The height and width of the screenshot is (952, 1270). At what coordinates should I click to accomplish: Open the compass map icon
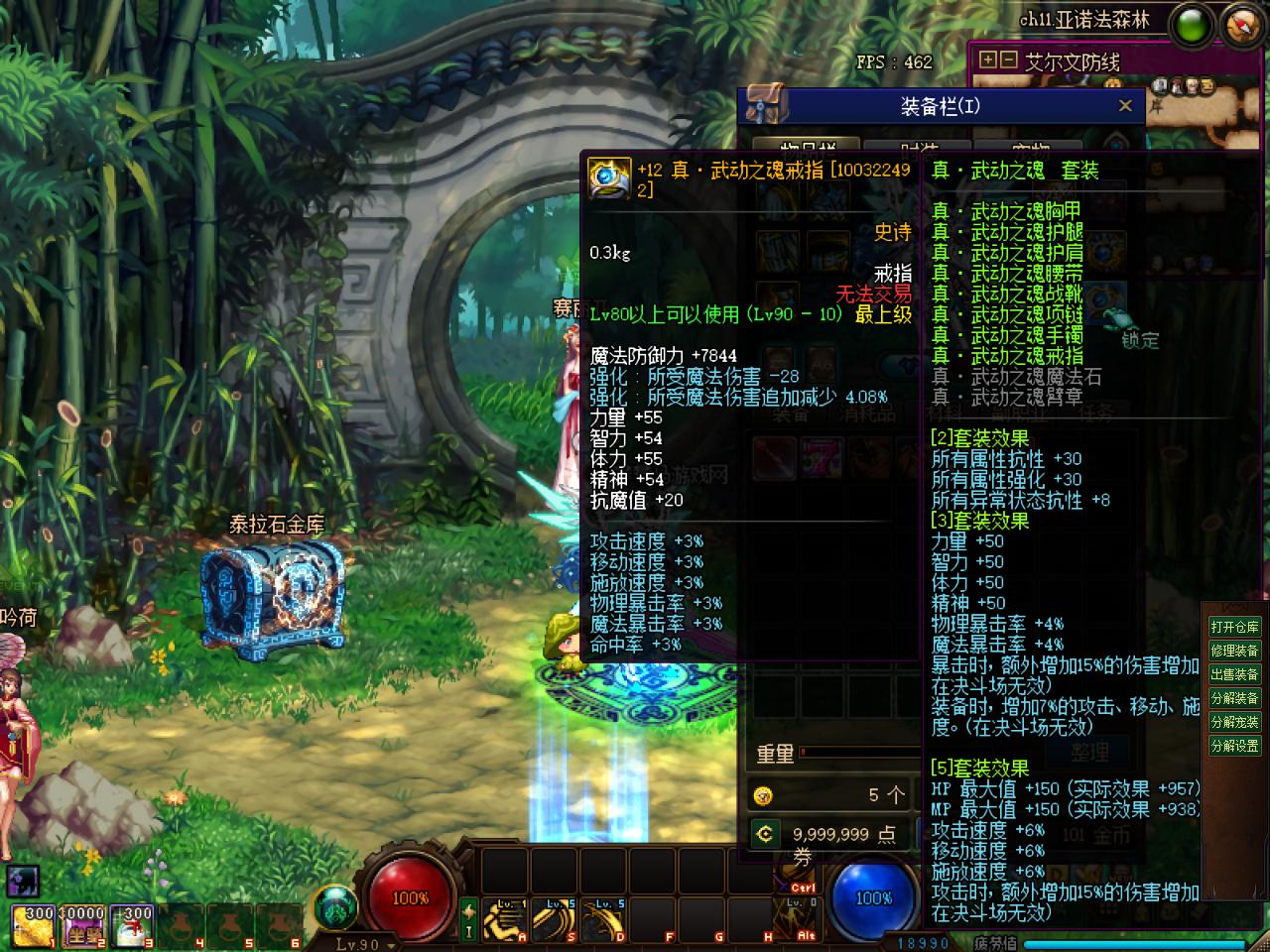(x=1242, y=25)
